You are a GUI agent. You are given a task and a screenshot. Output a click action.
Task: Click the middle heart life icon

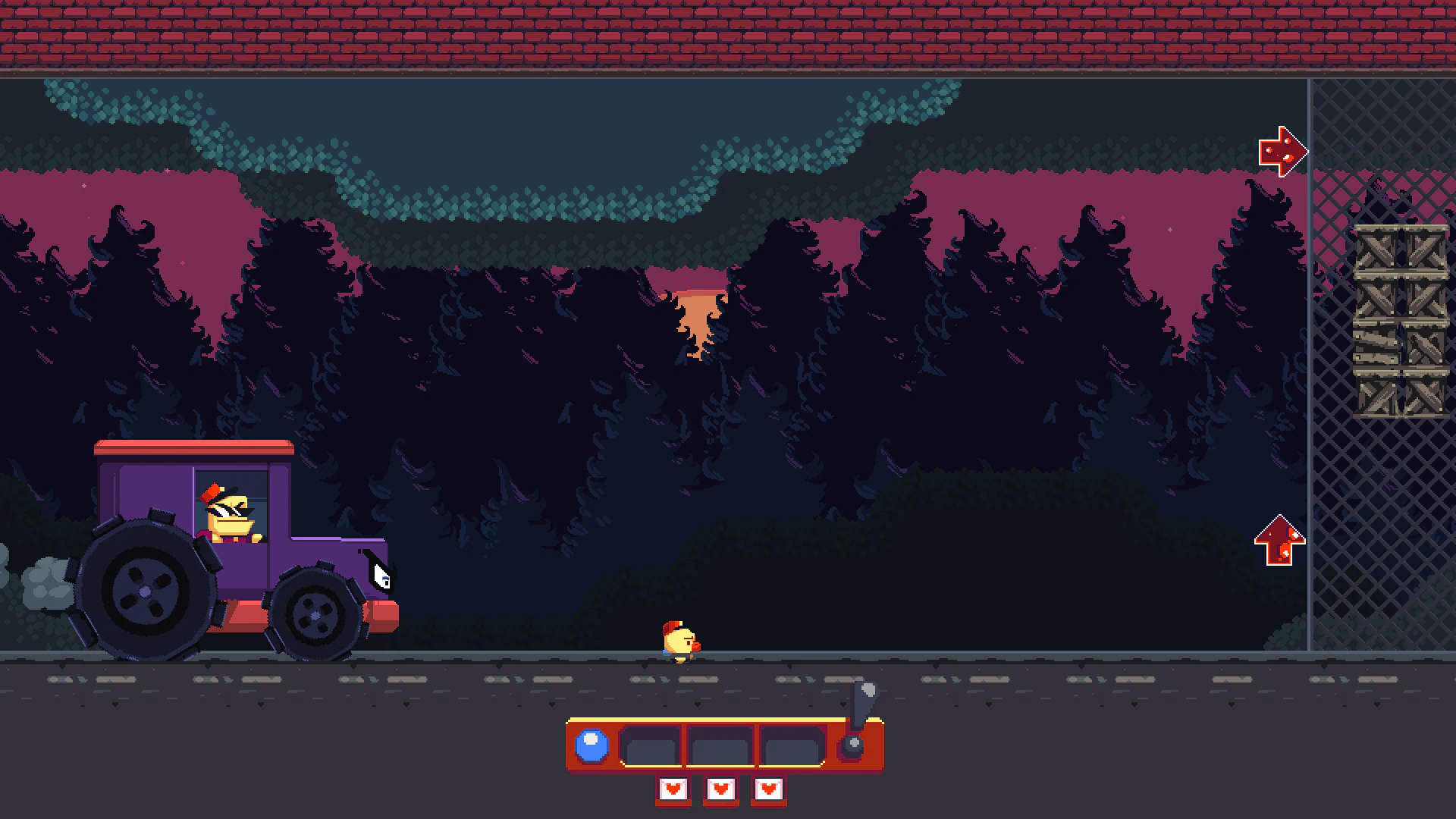(x=720, y=789)
